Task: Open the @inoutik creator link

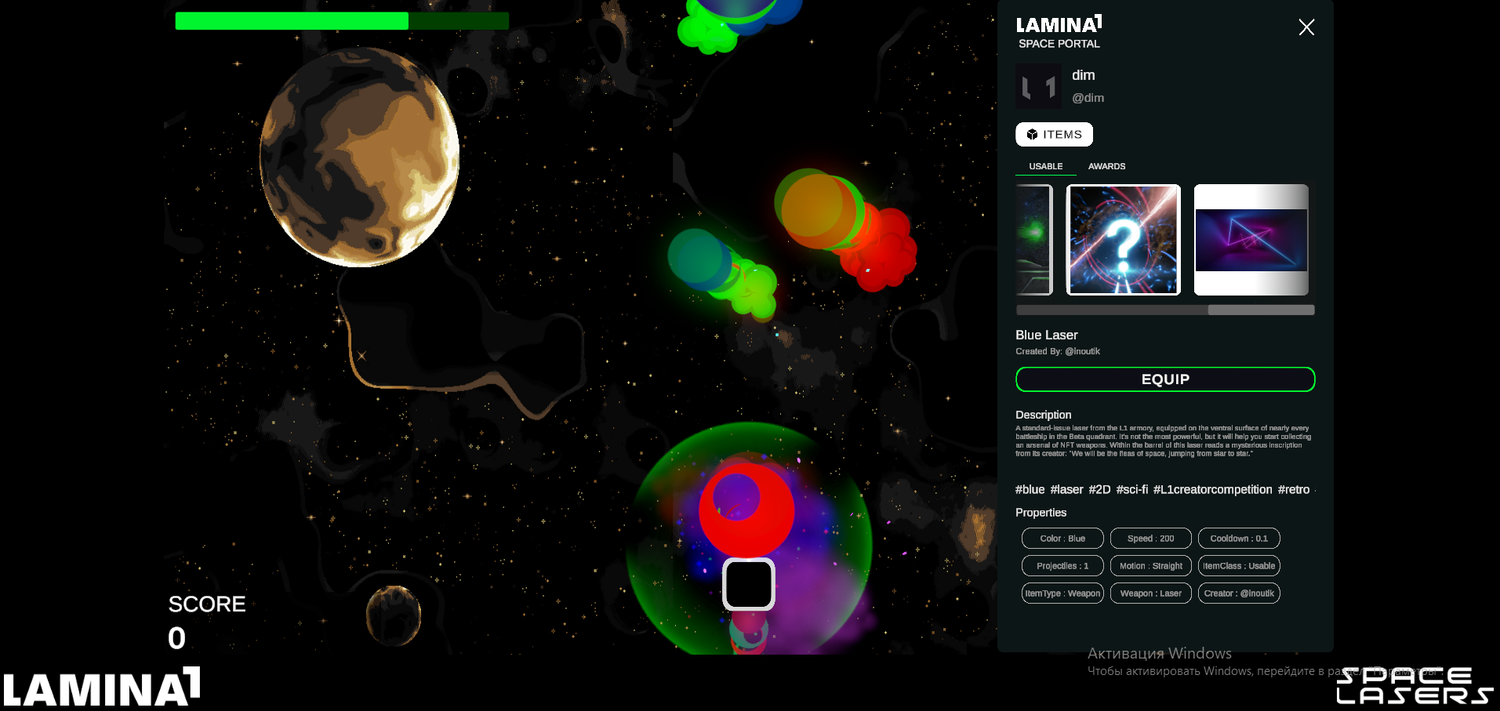Action: coord(1082,352)
